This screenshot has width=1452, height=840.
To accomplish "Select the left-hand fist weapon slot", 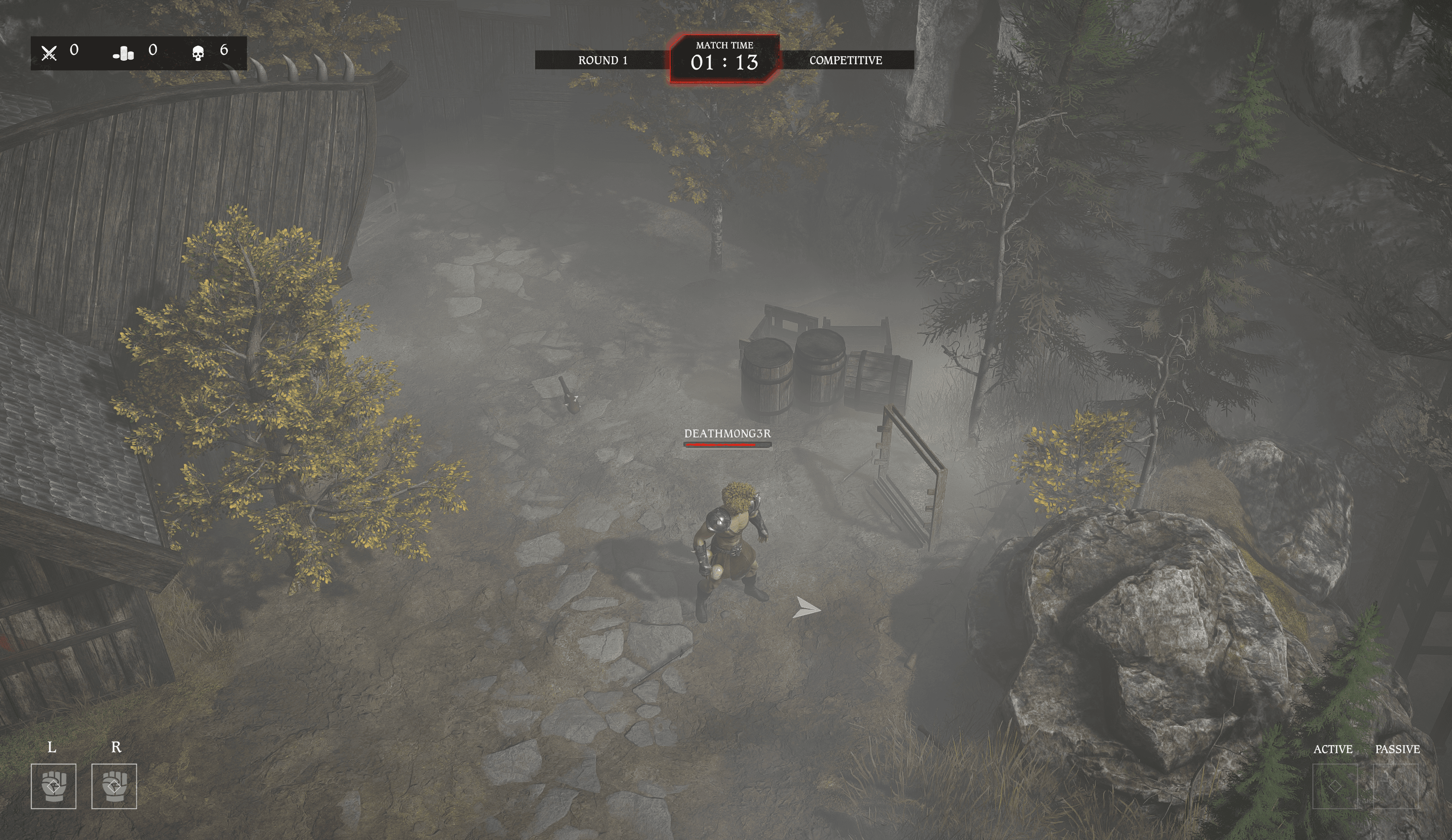I will tap(53, 786).
